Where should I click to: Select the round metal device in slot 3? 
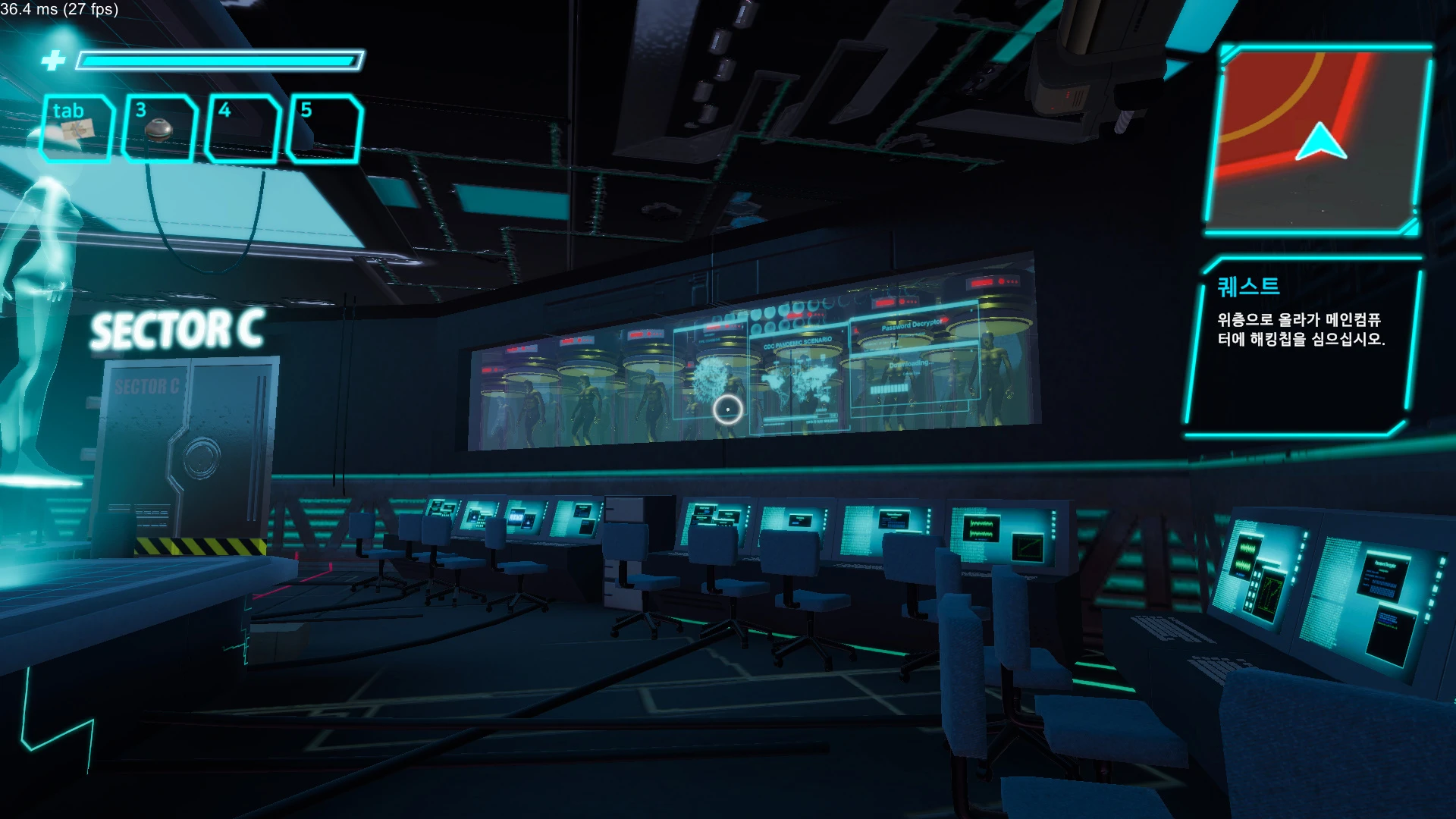pos(159,129)
